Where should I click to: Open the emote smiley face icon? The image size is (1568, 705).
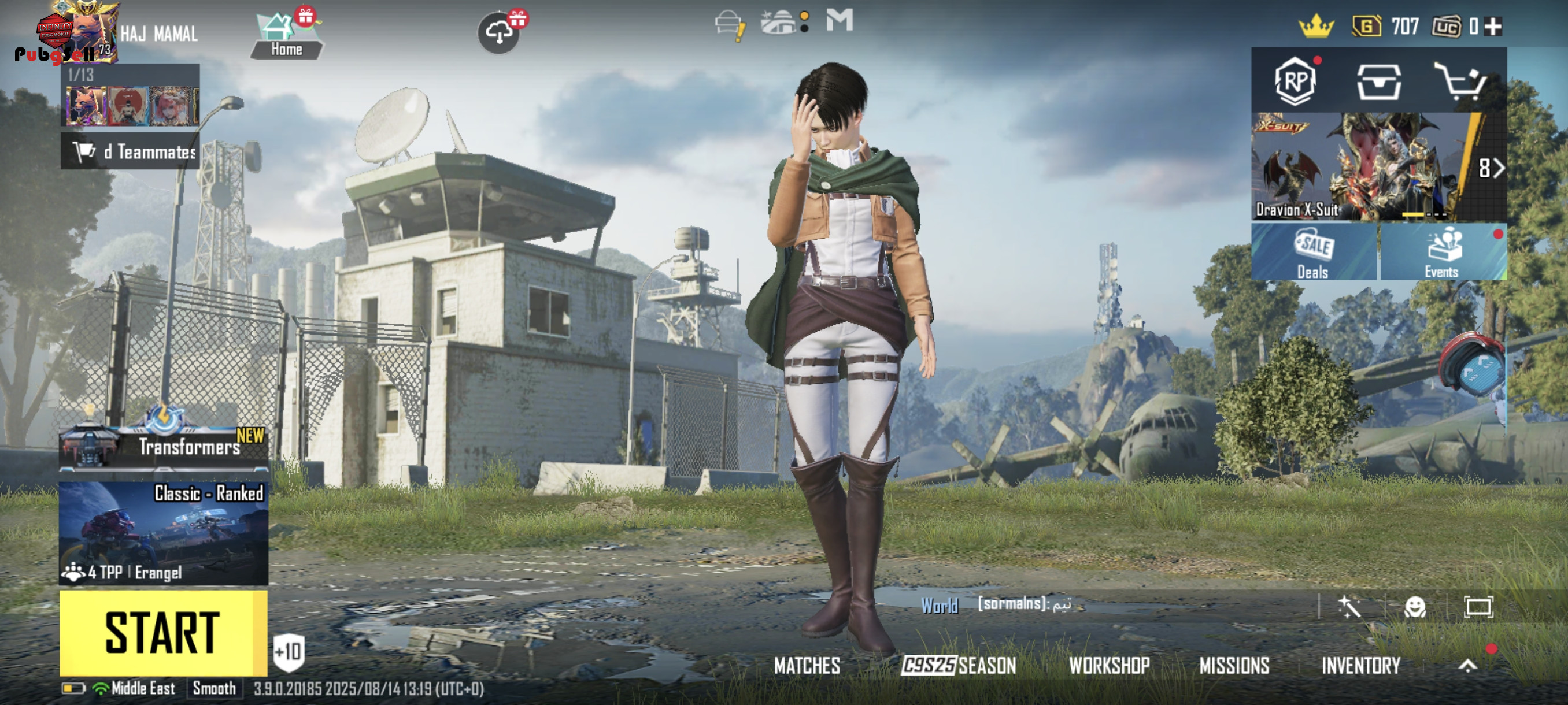(1414, 607)
